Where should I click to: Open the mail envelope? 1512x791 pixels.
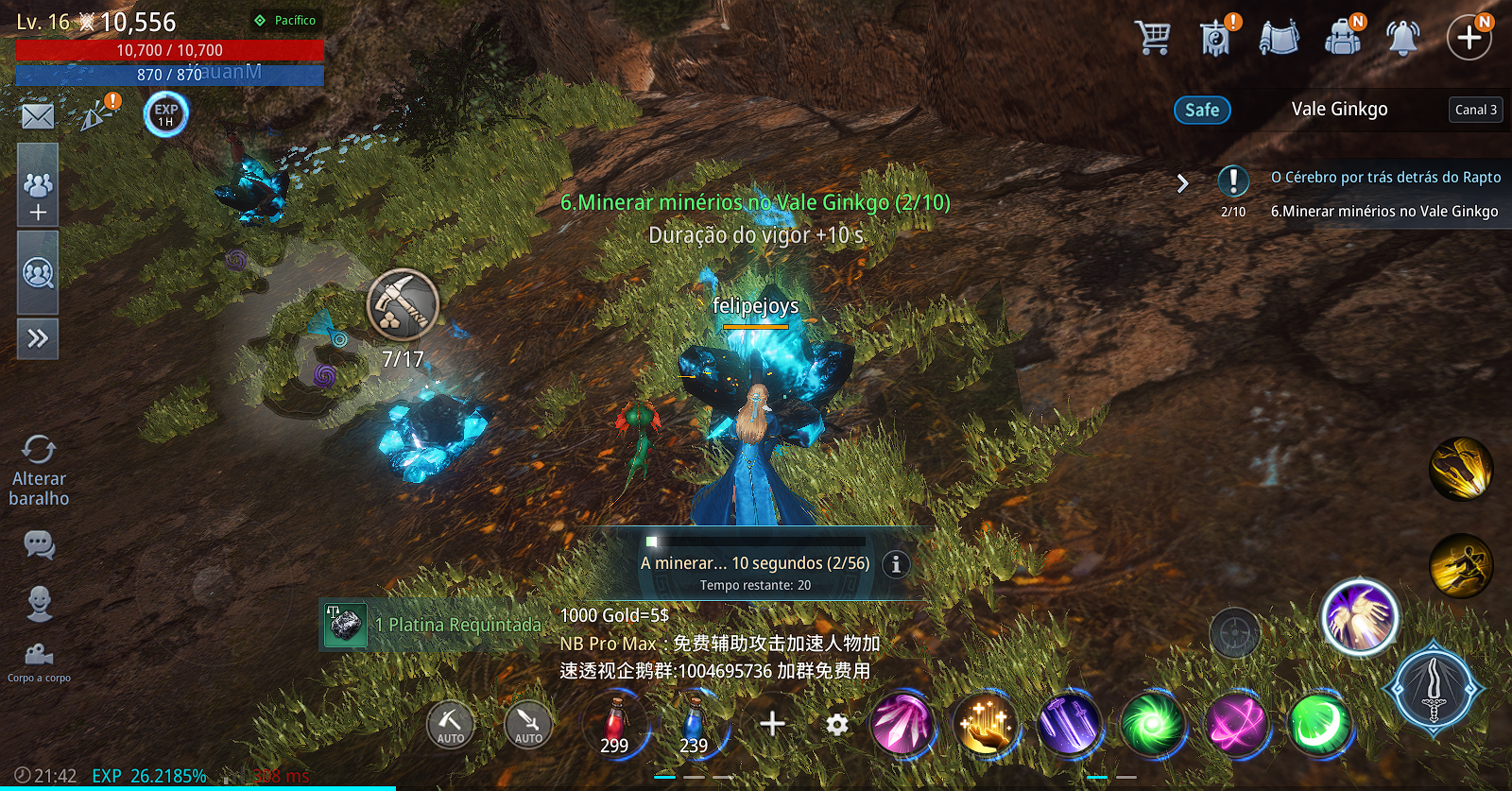pyautogui.click(x=38, y=116)
